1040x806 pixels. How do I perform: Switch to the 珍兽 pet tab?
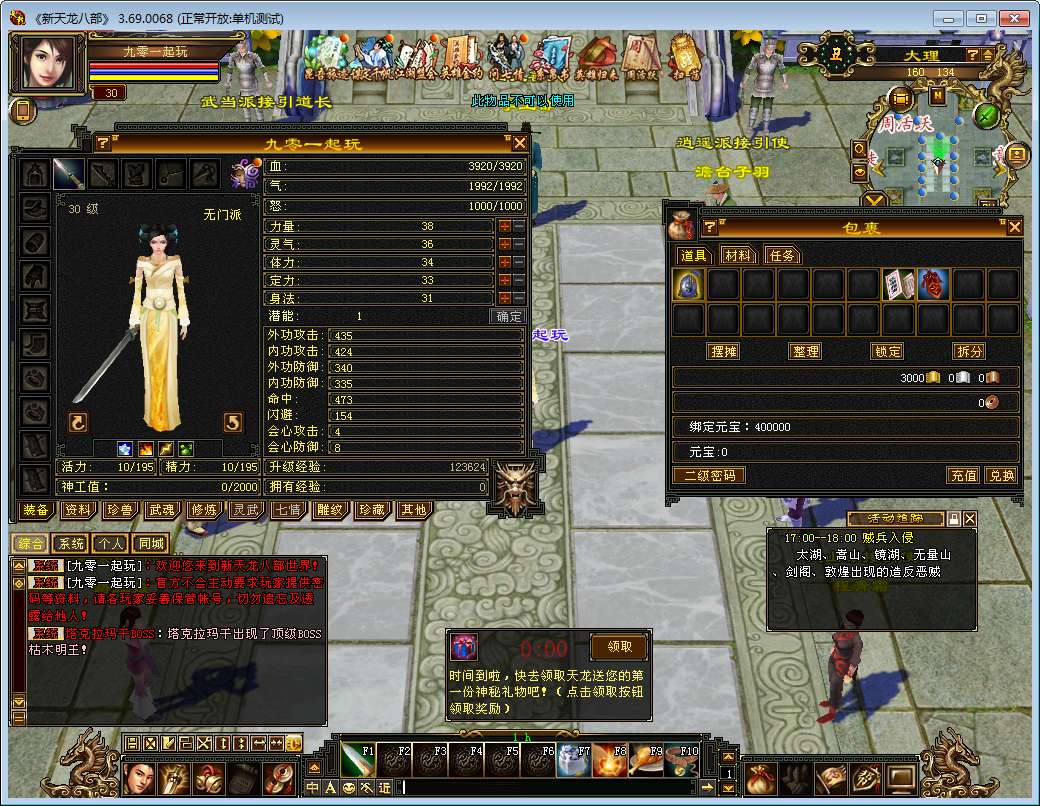coord(120,510)
